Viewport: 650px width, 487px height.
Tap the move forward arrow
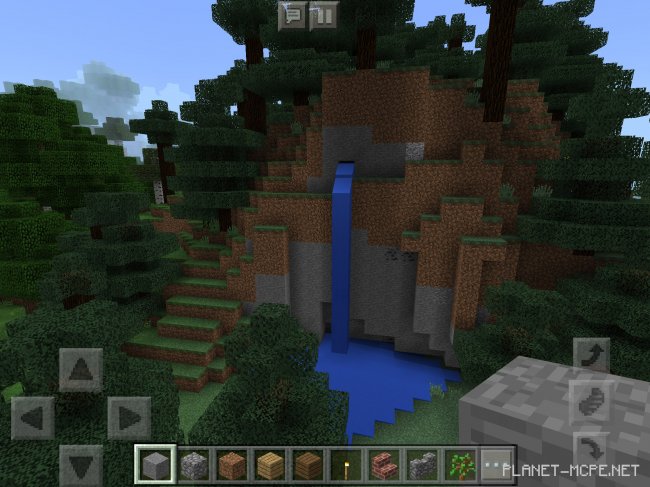[x=80, y=369]
